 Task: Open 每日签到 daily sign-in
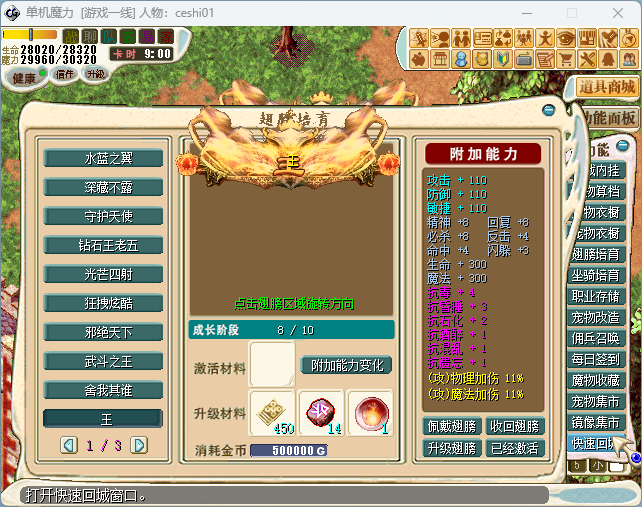596,359
